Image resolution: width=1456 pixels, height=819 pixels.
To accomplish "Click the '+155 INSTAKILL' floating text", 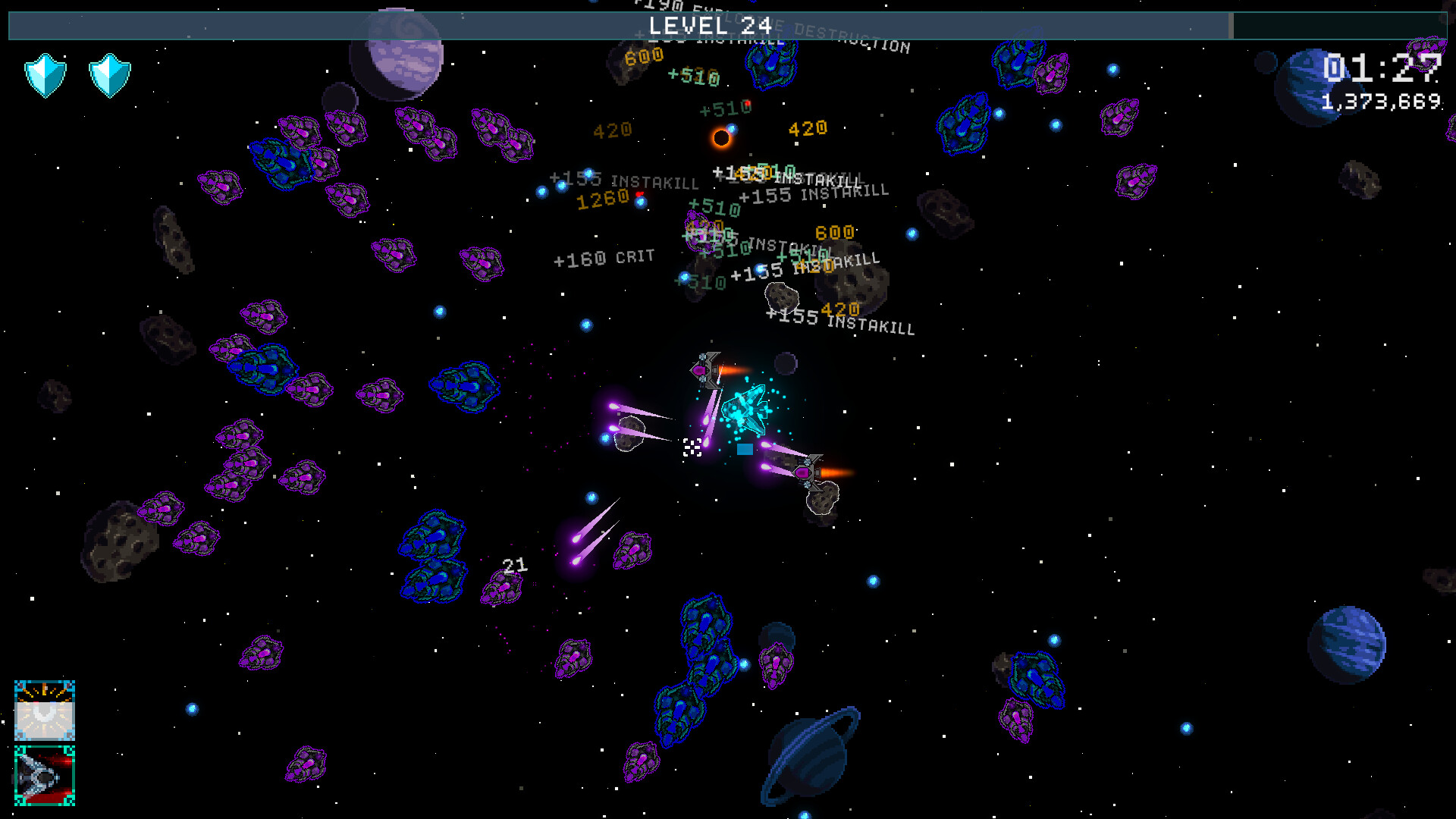I will (x=840, y=322).
